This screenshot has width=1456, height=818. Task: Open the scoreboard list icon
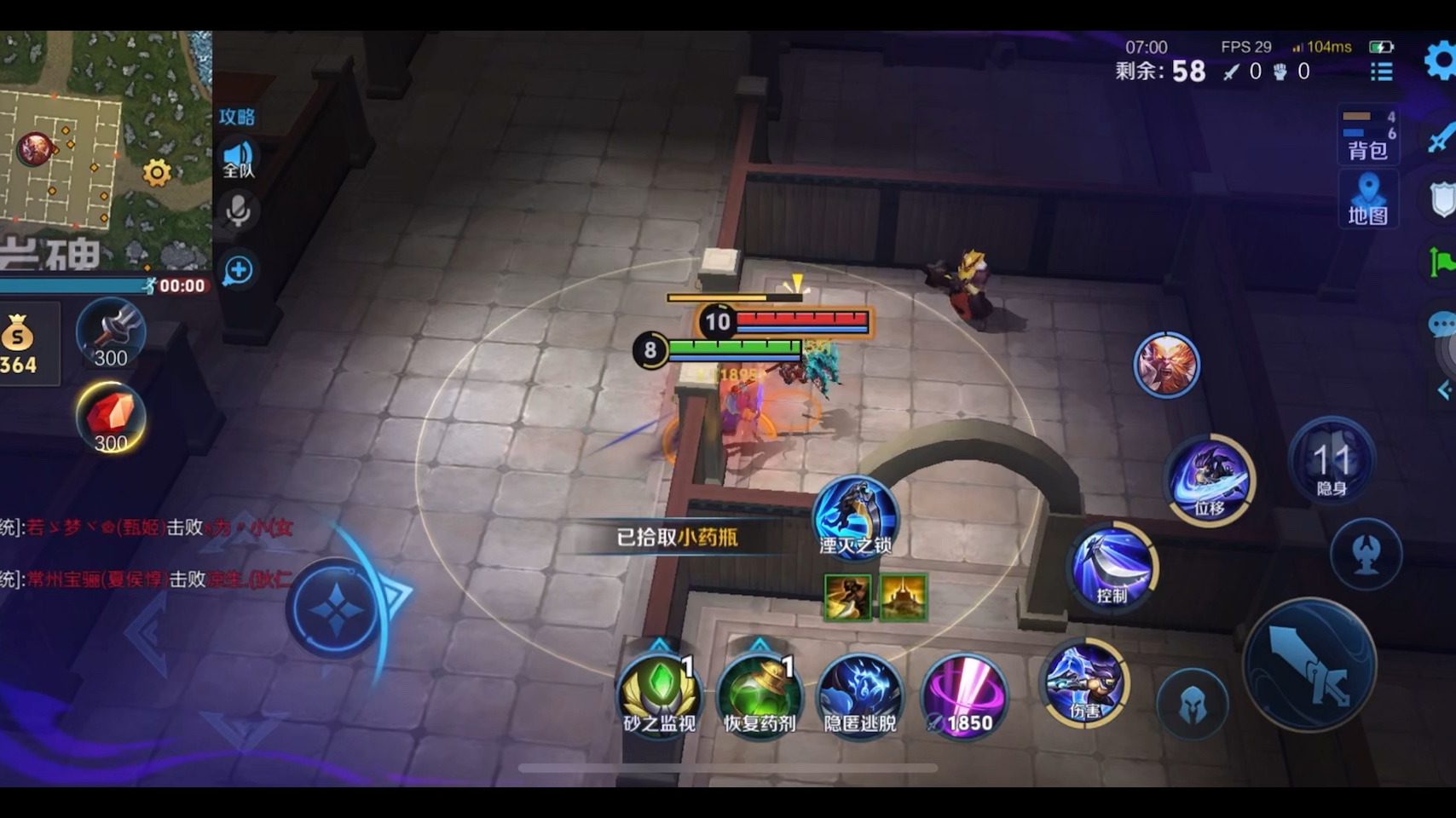coord(1381,72)
